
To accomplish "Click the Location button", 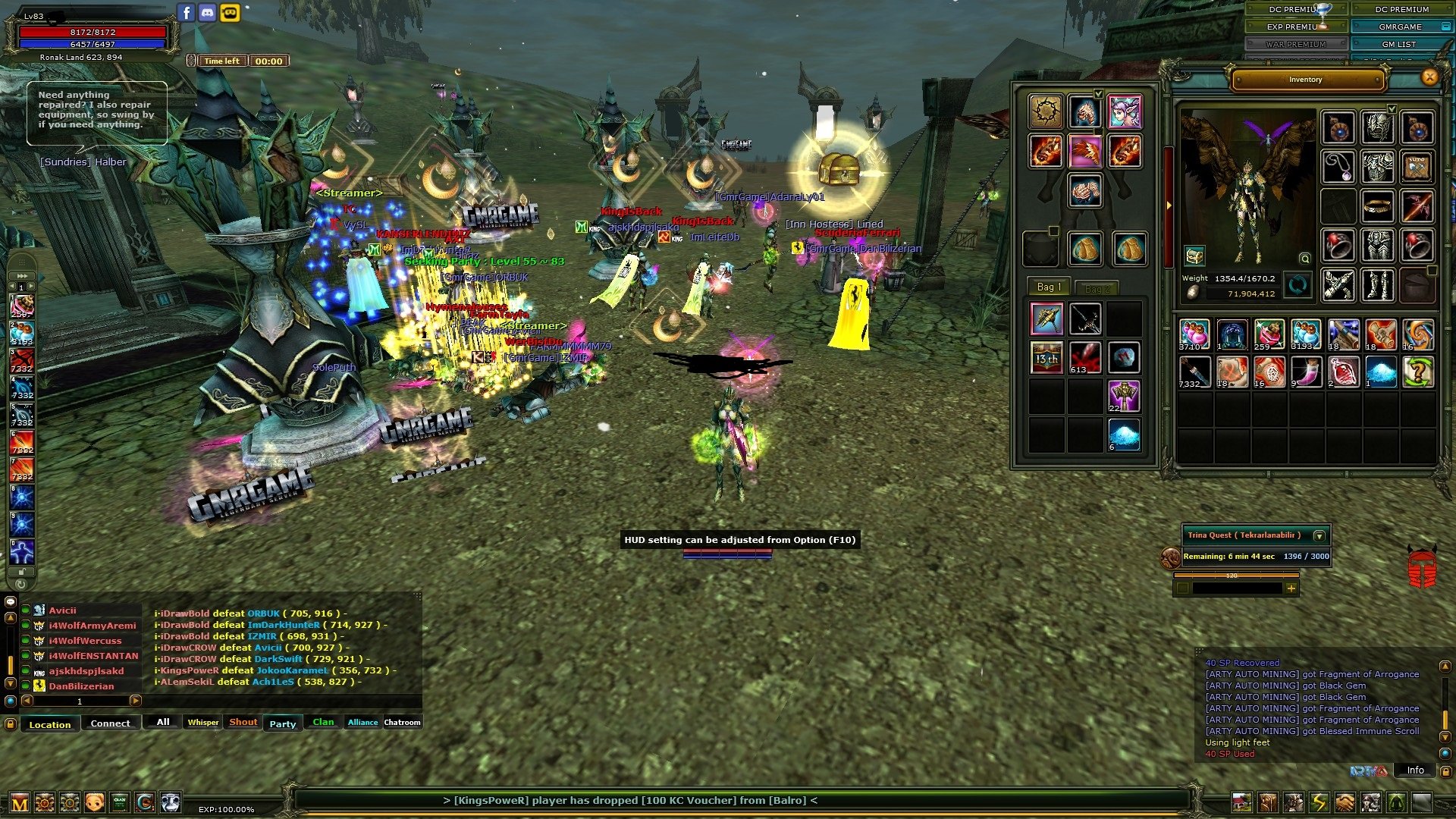I will (50, 724).
